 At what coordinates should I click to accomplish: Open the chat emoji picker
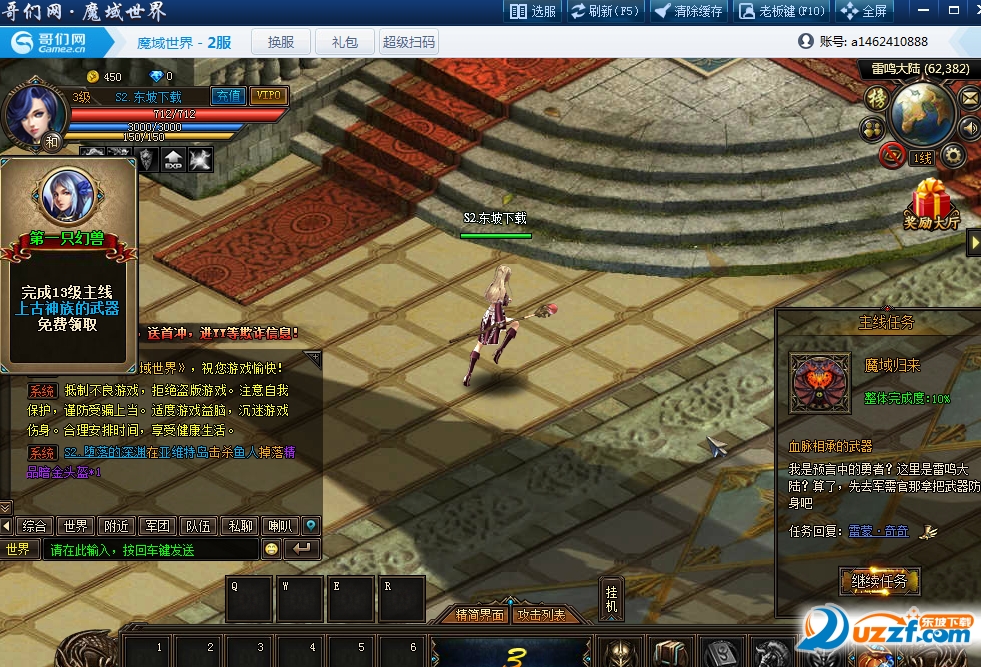tap(271, 549)
